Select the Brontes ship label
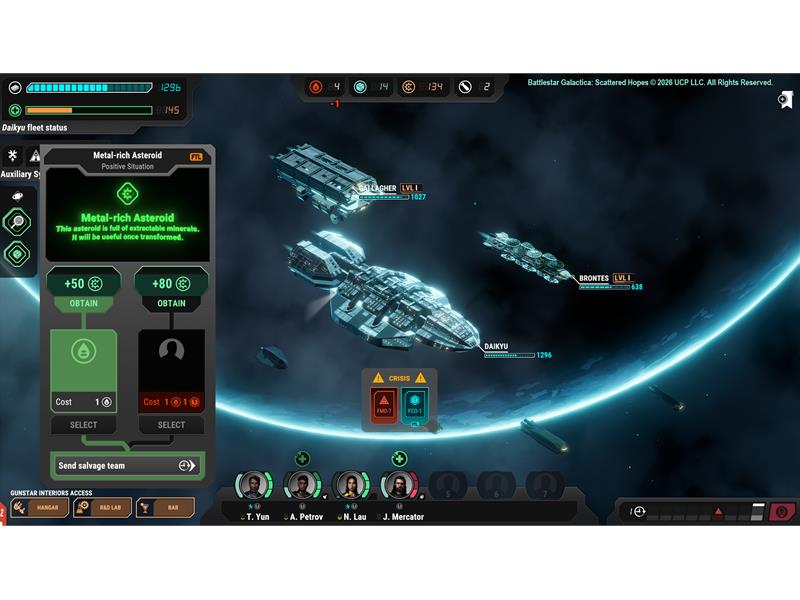 (x=594, y=278)
